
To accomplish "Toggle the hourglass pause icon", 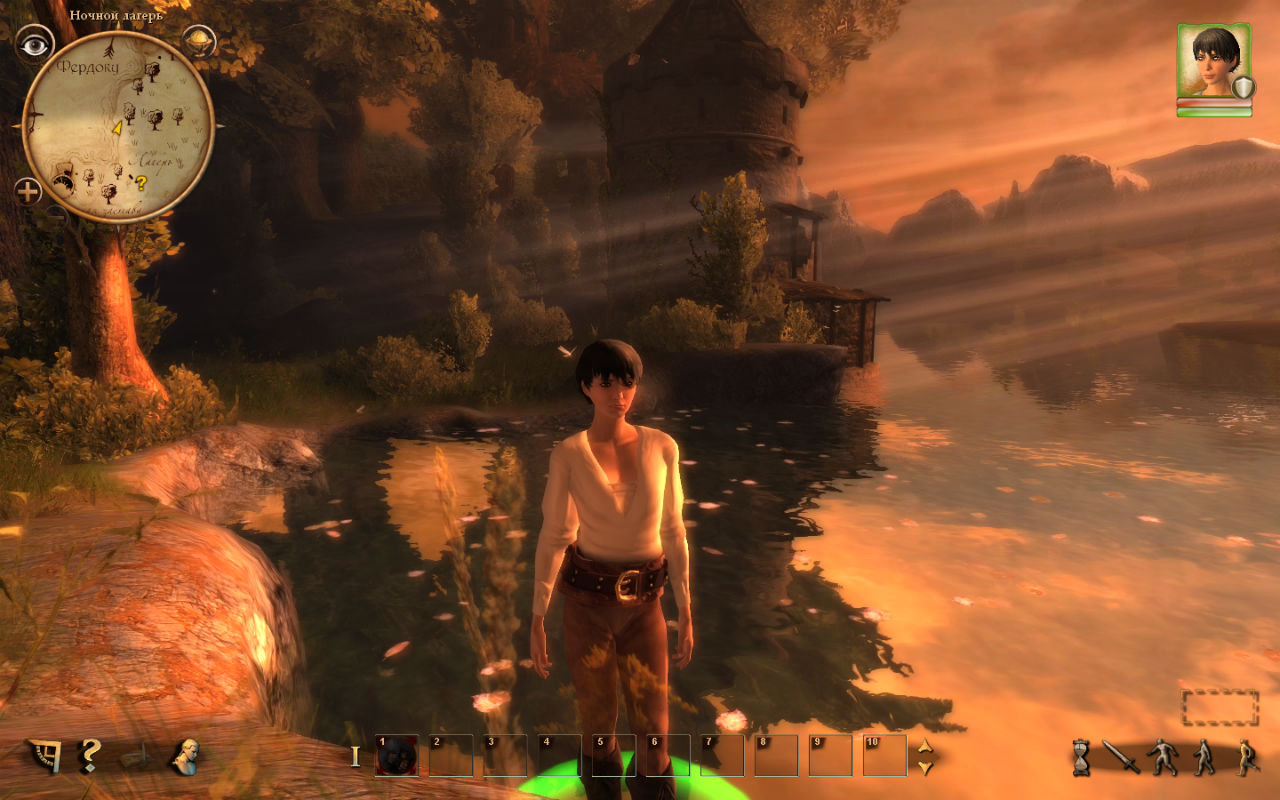I will tap(1082, 758).
